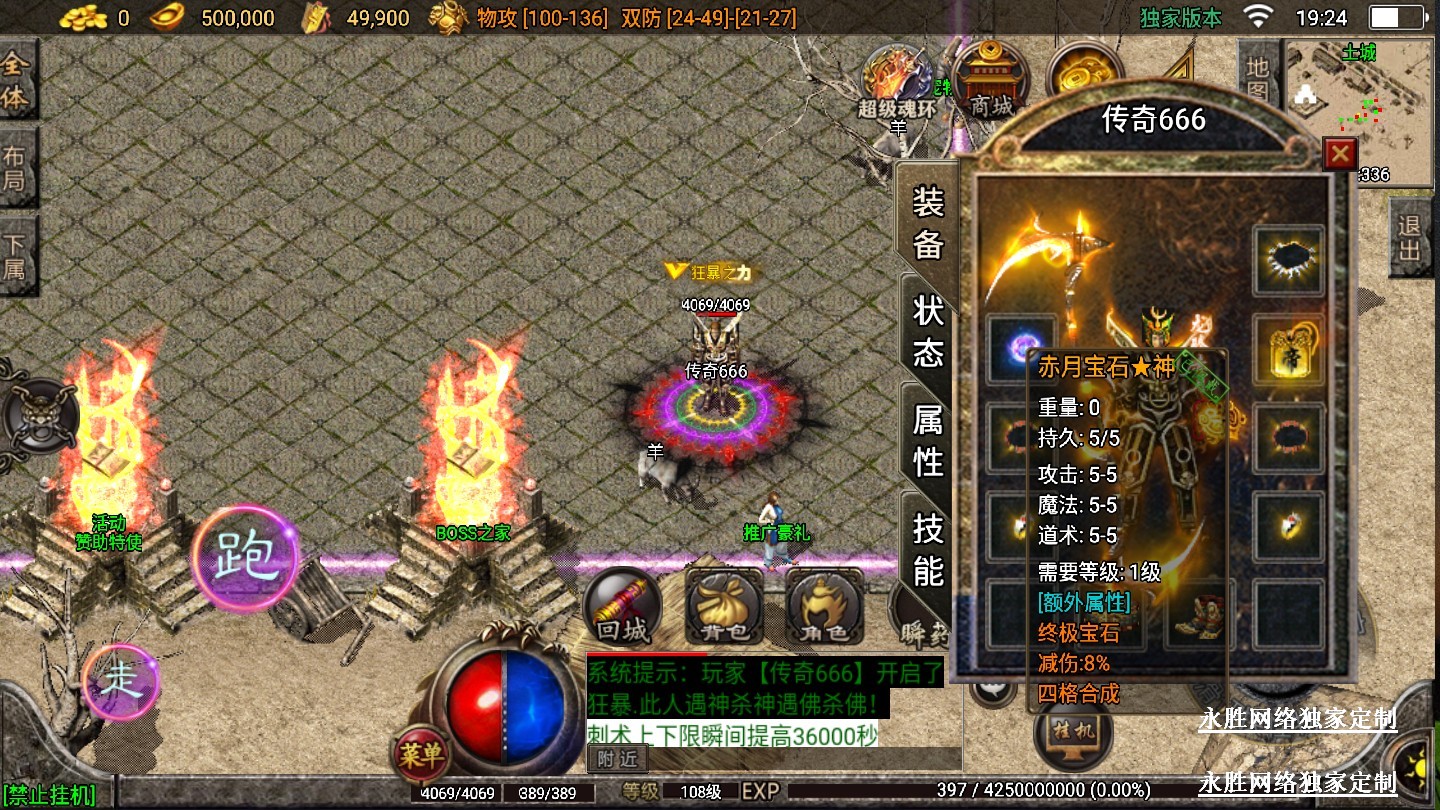
Task: Open the 角色 character sheet
Action: (825, 607)
